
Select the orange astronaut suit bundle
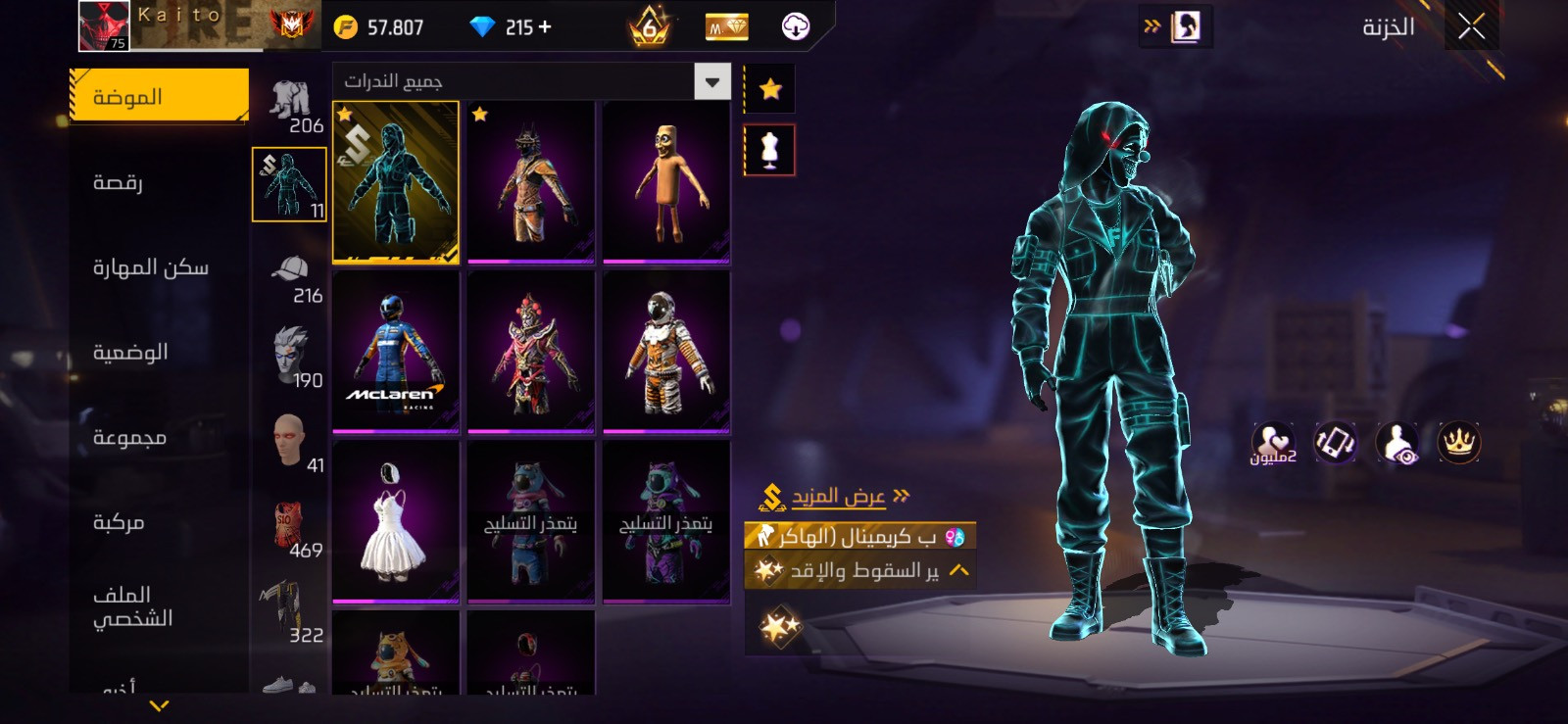tap(666, 351)
